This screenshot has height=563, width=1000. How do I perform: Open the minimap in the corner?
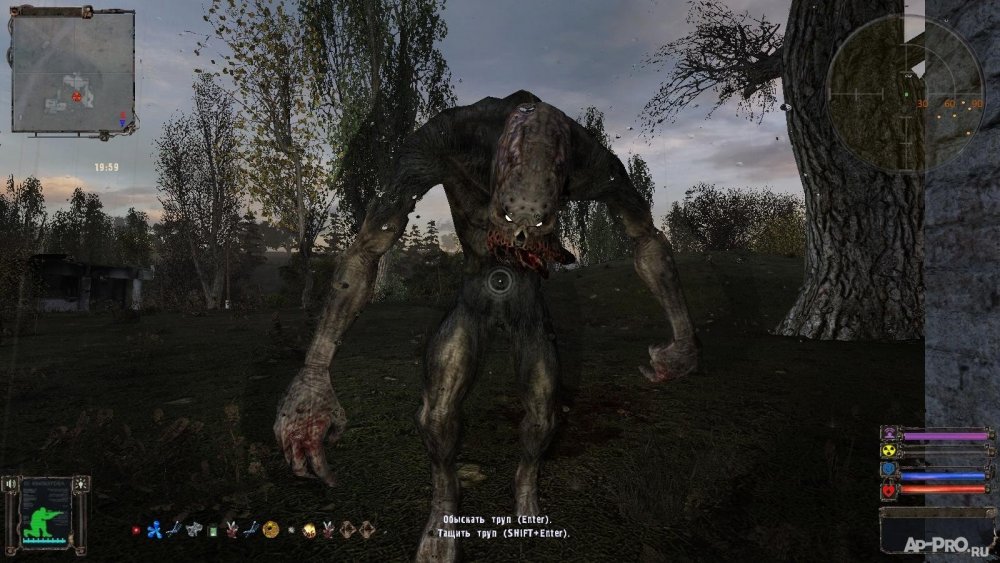click(73, 70)
